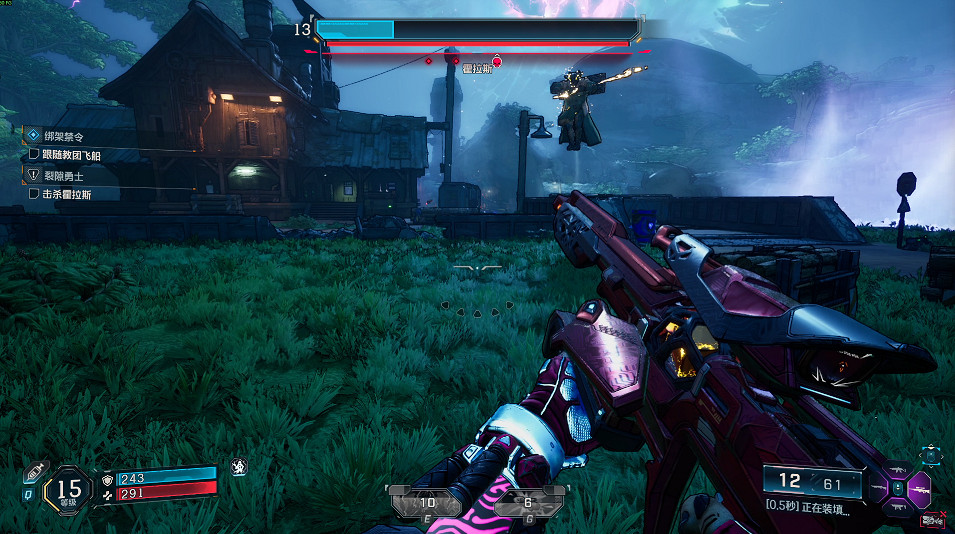Click the status effect icon beside shield bar
Viewport: 955px width, 534px height.
click(239, 466)
